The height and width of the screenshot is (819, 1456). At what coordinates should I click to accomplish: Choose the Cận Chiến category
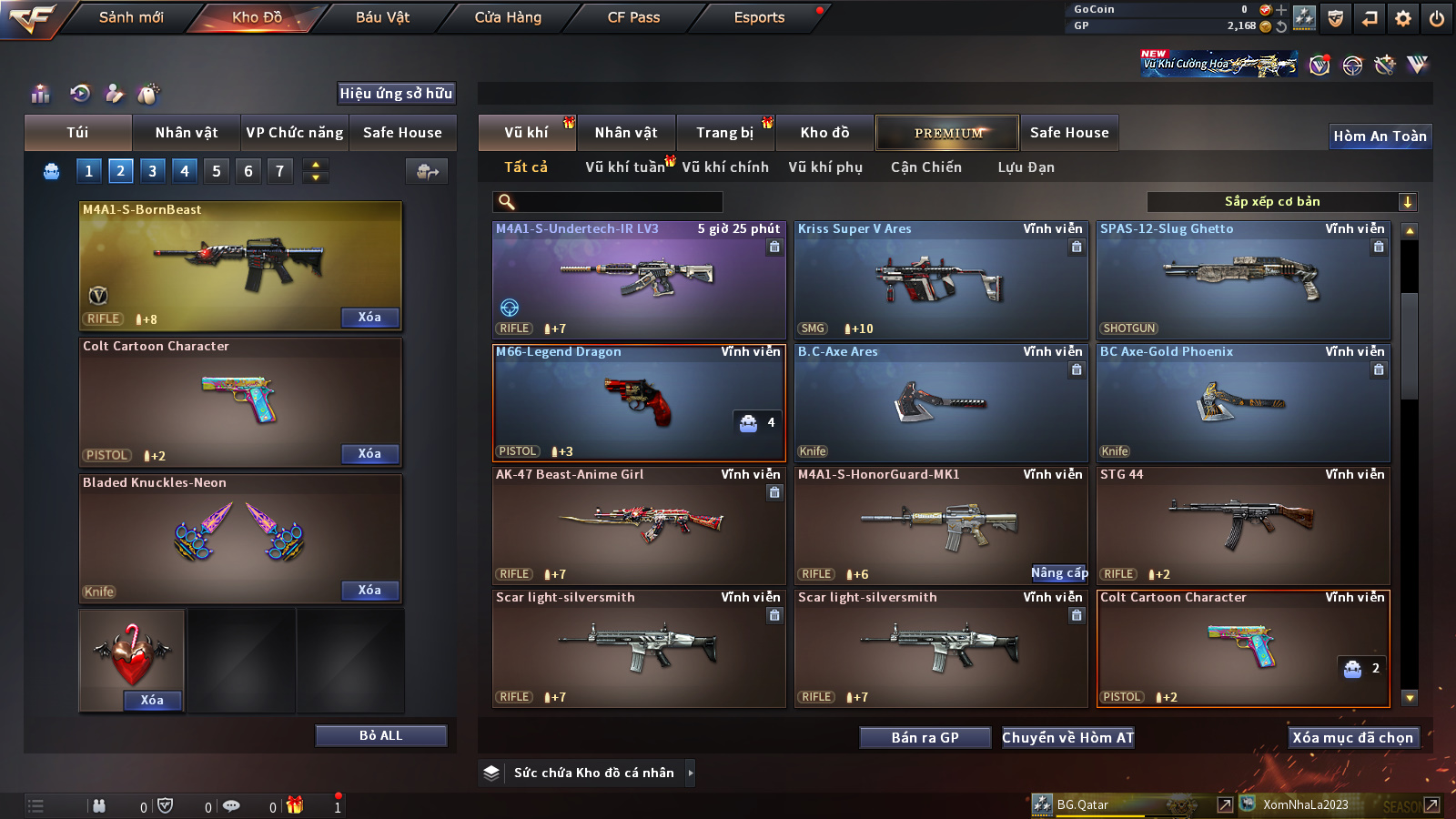[925, 167]
